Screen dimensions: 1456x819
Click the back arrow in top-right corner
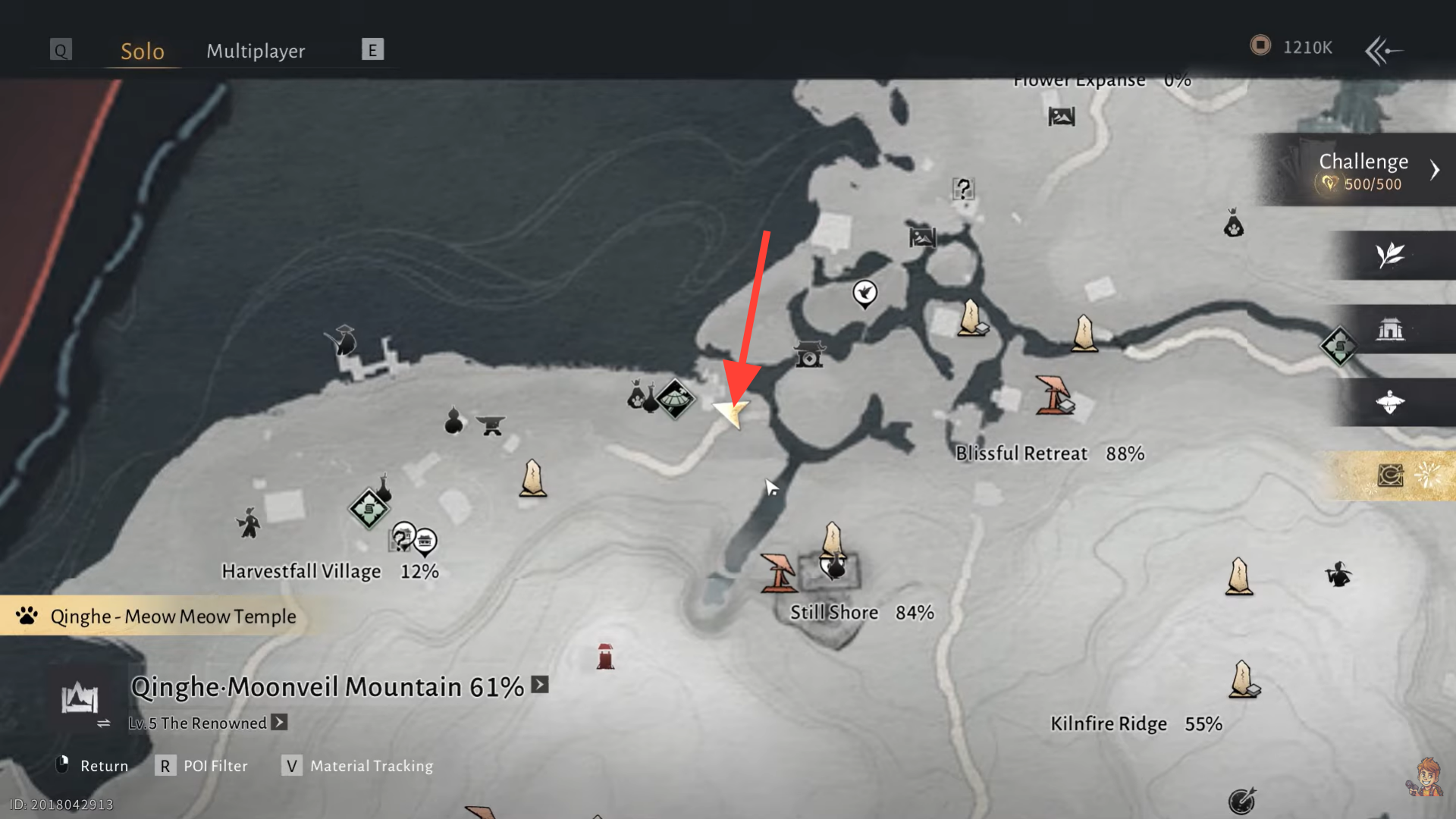[x=1383, y=51]
